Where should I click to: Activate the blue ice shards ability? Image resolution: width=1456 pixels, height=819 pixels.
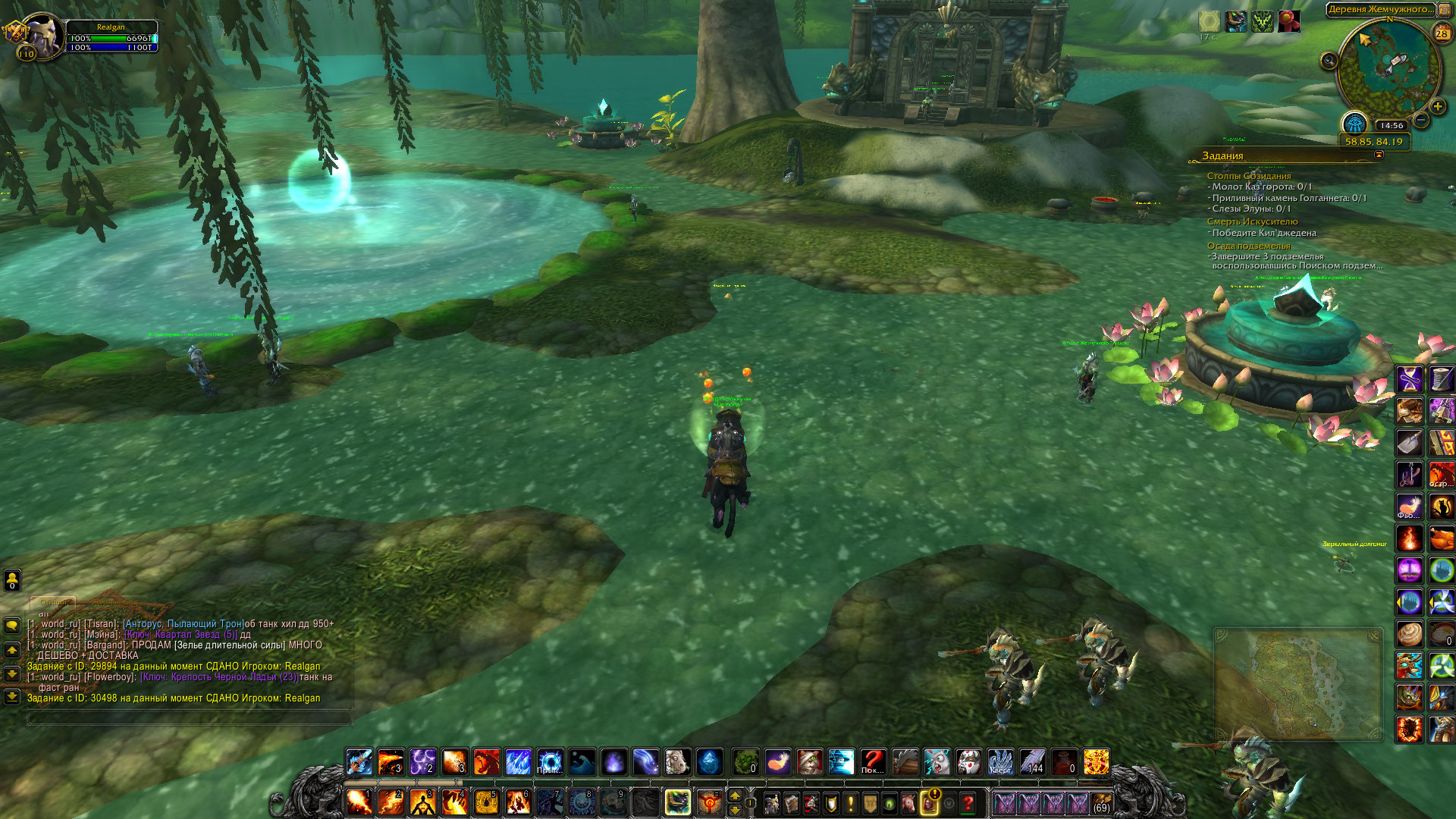518,761
